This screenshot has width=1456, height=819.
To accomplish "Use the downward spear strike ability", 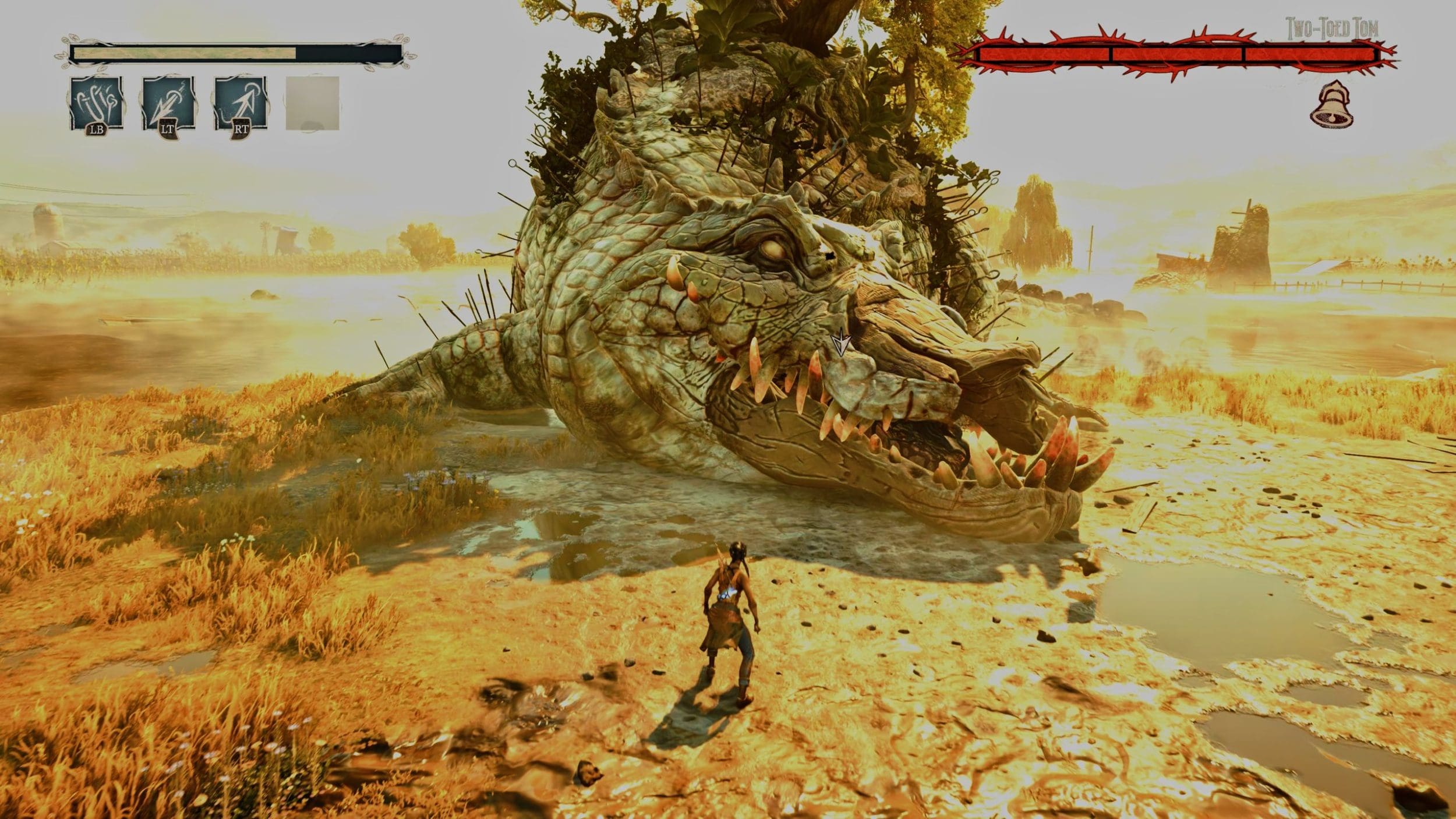I will [168, 104].
